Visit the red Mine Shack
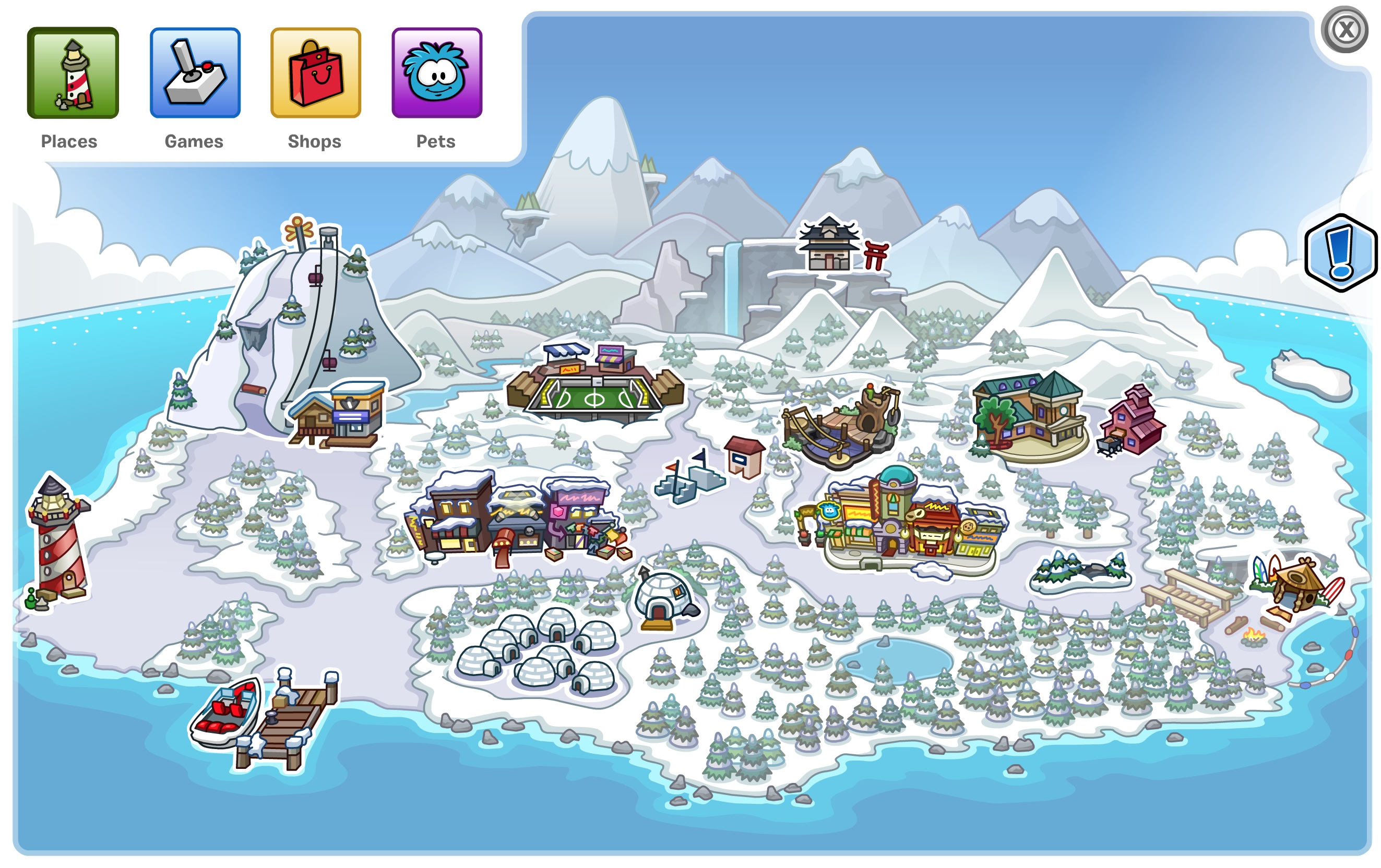The image size is (1381, 868). 1133,421
